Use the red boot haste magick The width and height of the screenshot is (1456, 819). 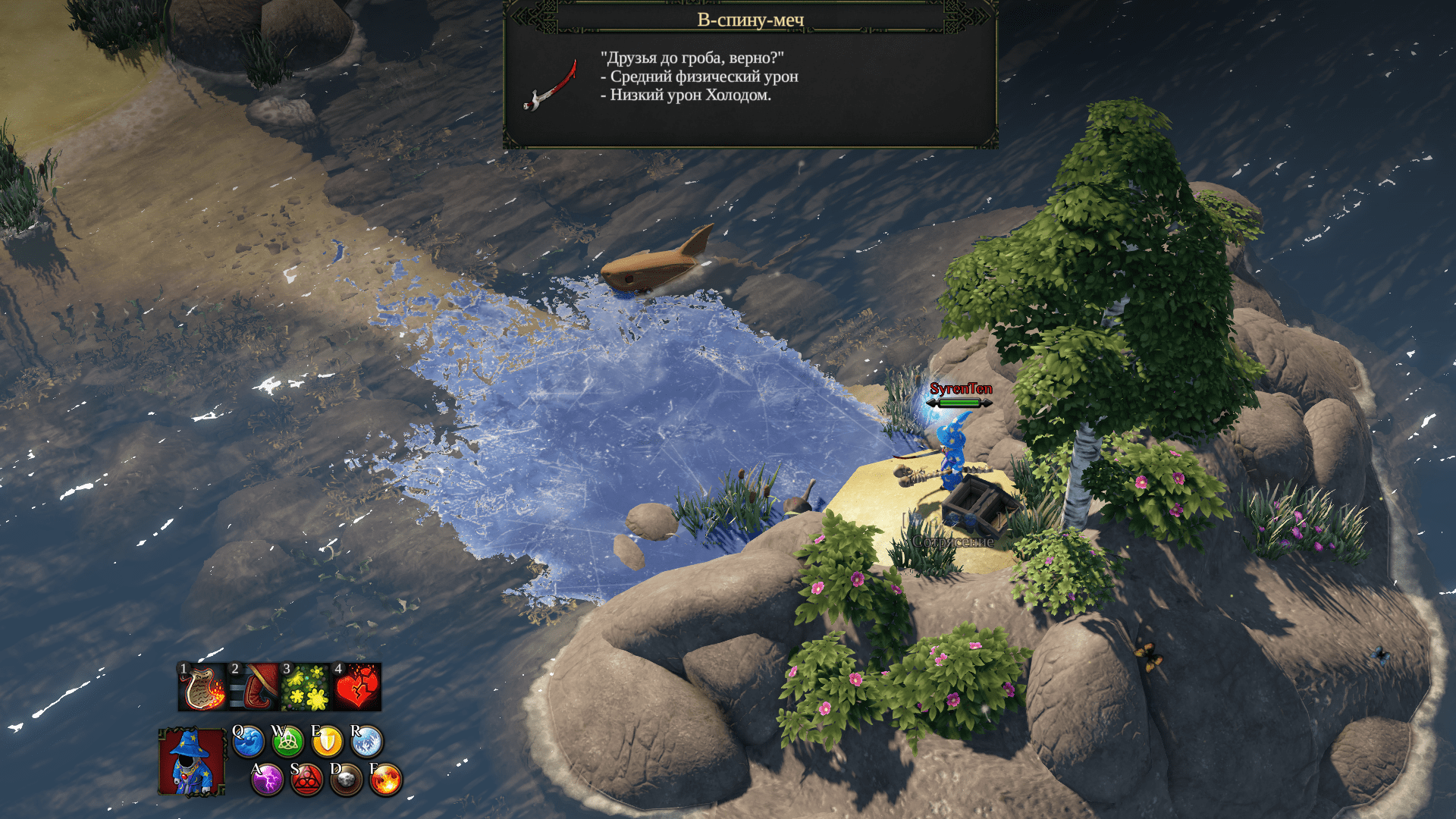(254, 687)
